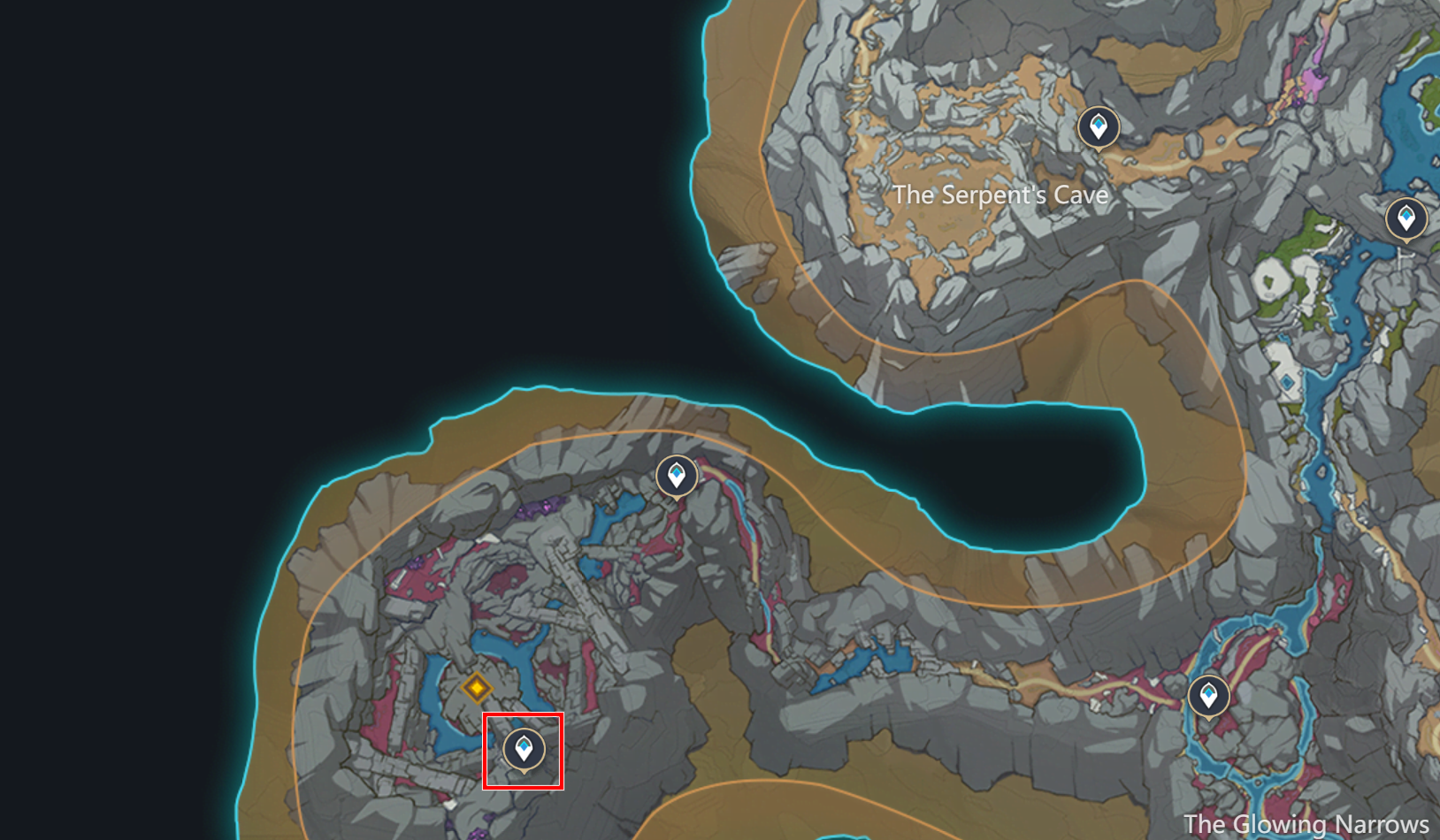This screenshot has width=1440, height=840.
Task: Click the purple crystal cluster on the western cliff
Action: point(541,506)
